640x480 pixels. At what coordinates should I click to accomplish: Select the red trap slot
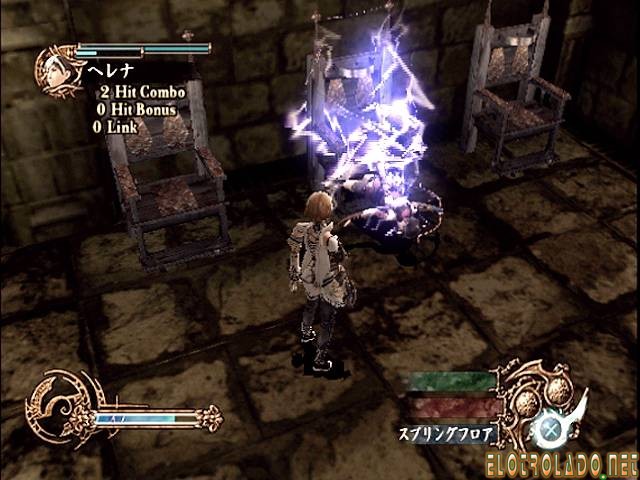point(452,405)
